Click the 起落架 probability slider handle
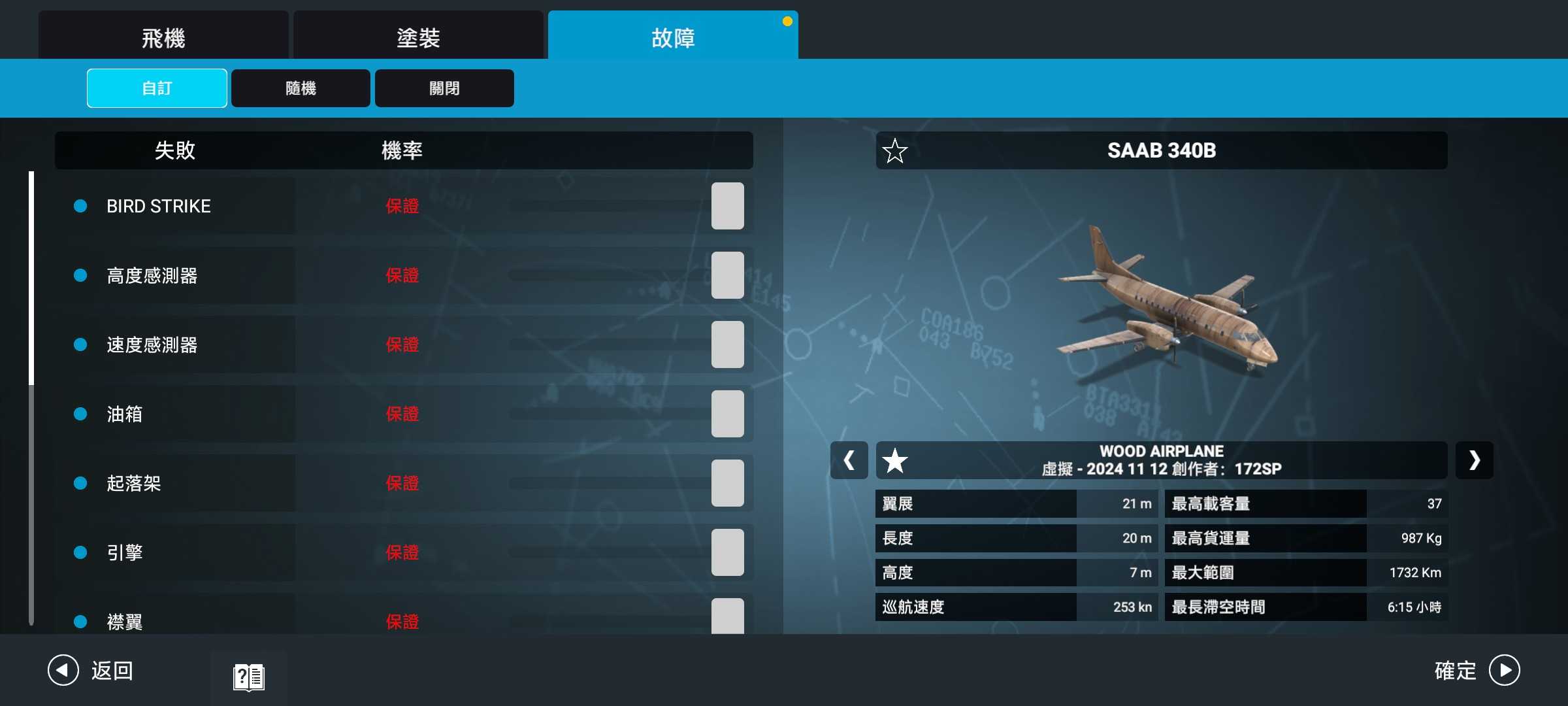The height and width of the screenshot is (706, 1568). (x=727, y=483)
